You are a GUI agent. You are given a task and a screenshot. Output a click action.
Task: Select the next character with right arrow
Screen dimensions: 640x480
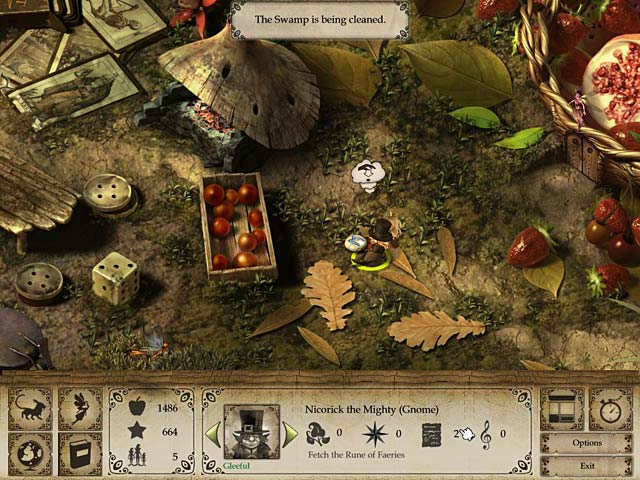click(290, 434)
